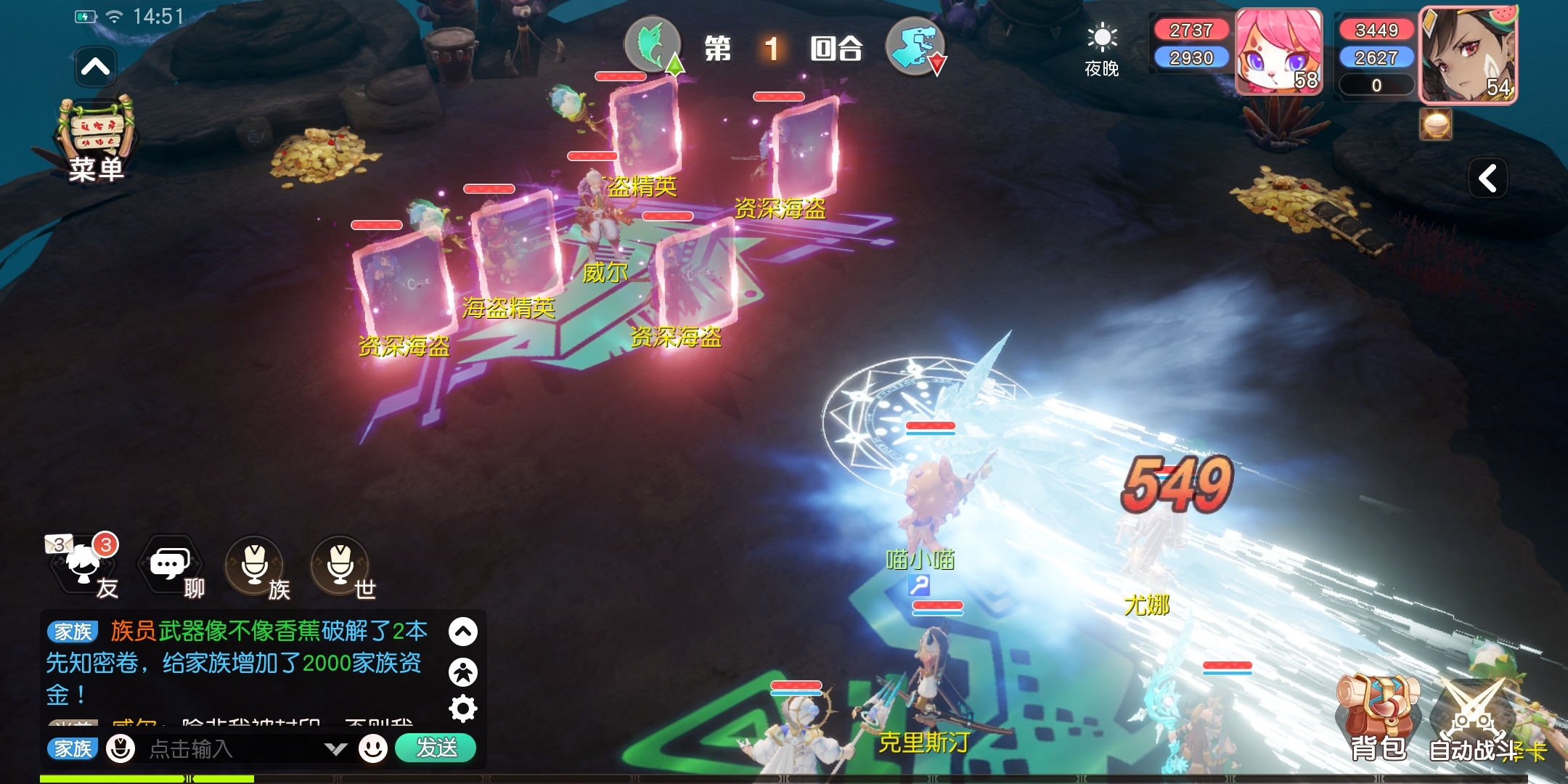This screenshot has height=784, width=1568.
Task: Select the pink-haired character portrait
Action: pos(1279,52)
